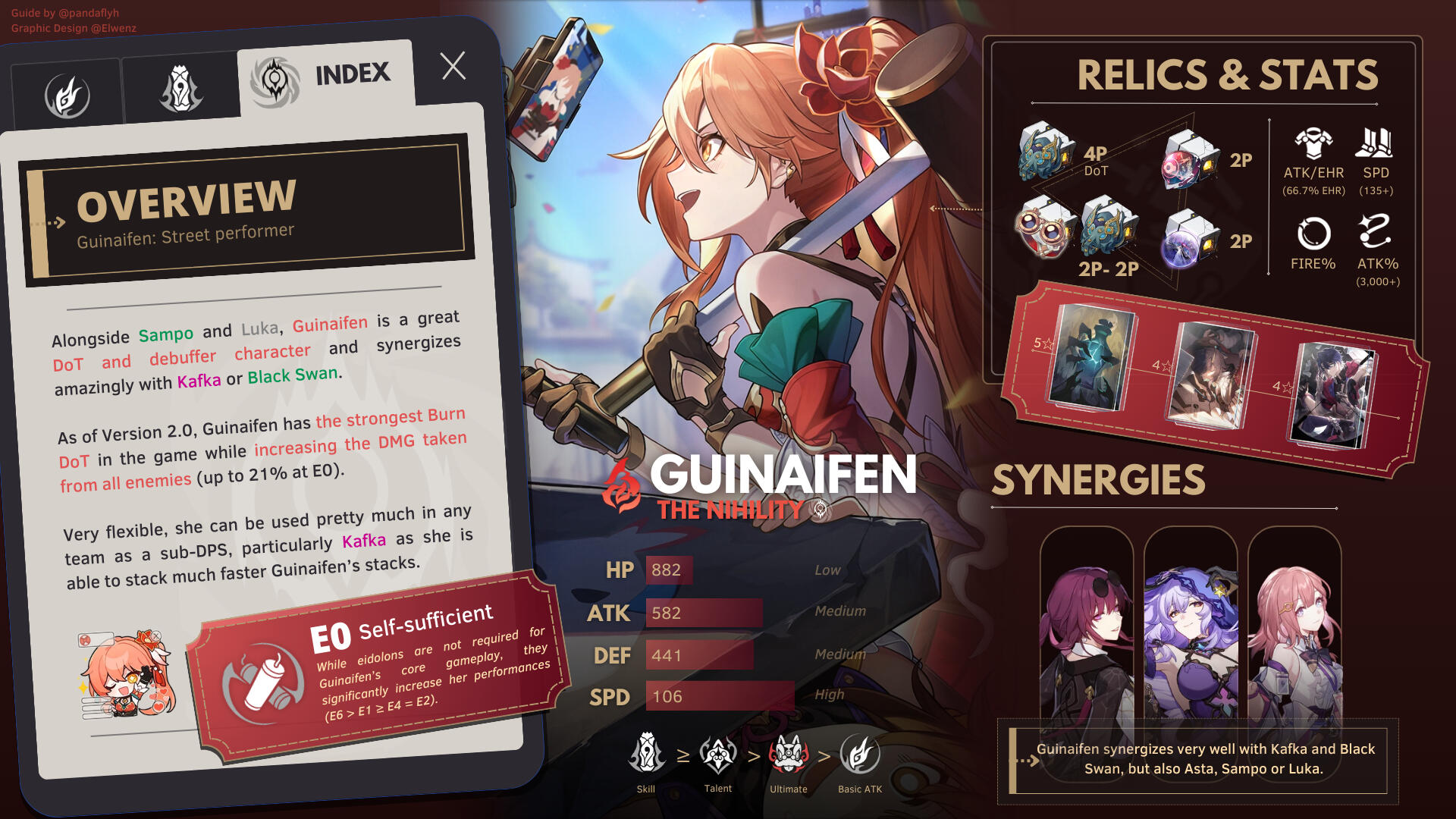Select the FIRE% sphere icon

tap(1313, 234)
